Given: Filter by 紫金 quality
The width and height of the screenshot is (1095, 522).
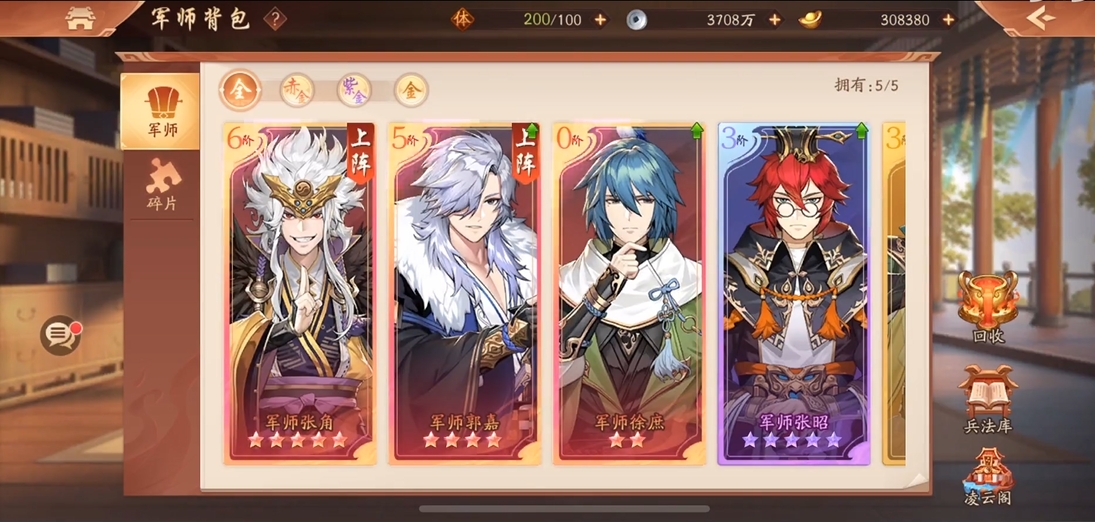Looking at the screenshot, I should coord(353,91).
